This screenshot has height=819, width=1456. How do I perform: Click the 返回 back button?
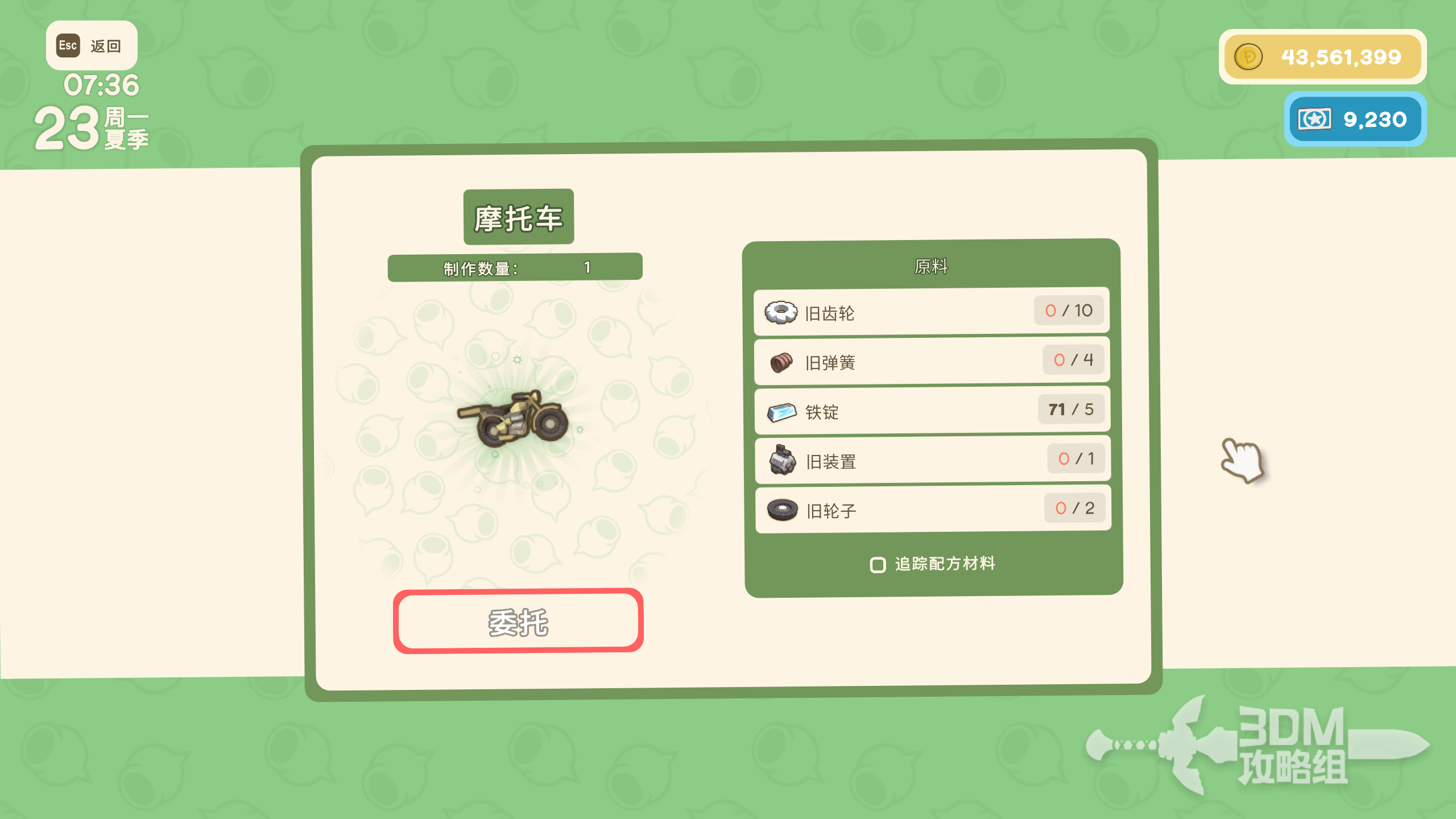[x=92, y=45]
